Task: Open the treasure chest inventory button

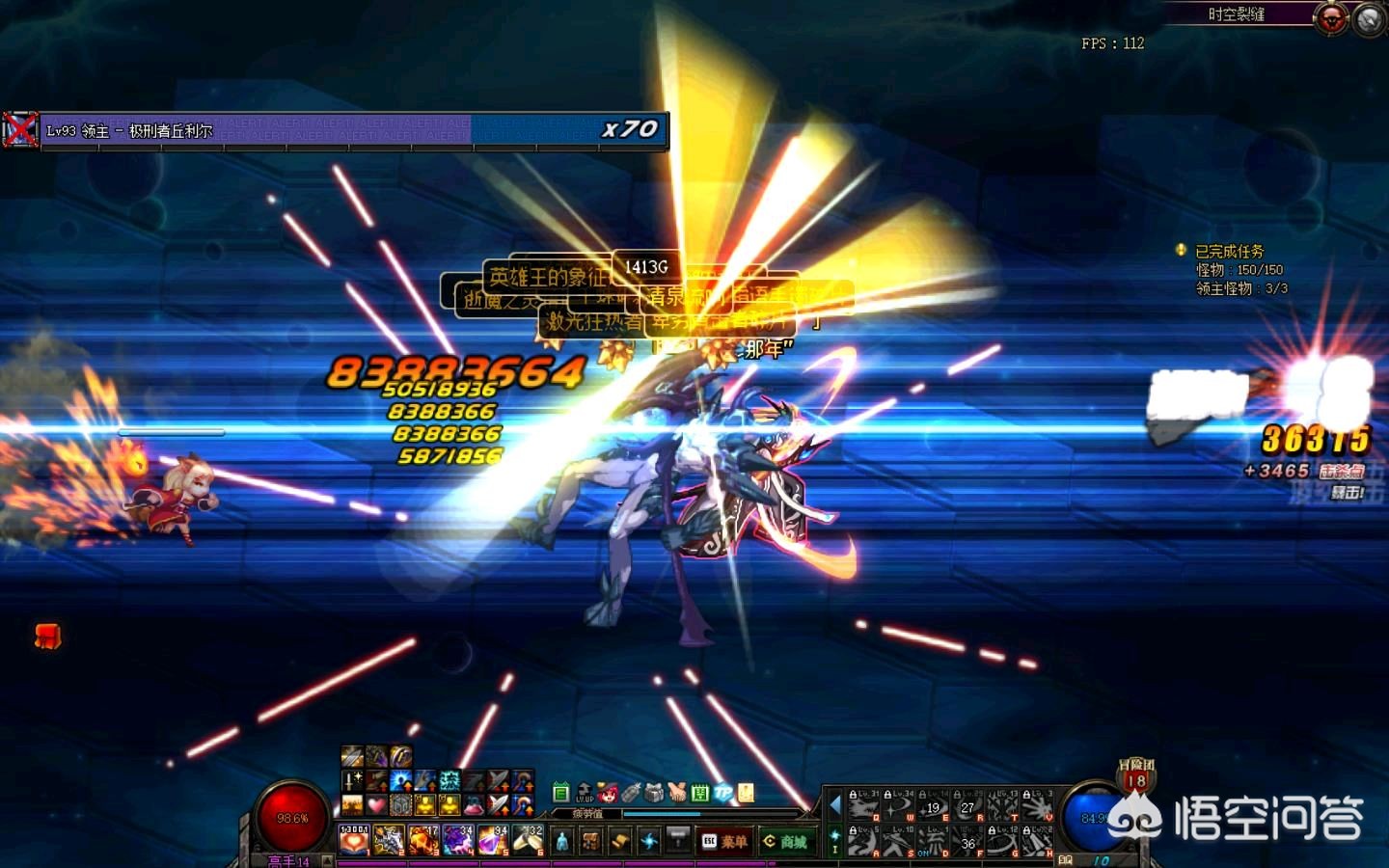Action: pos(590,841)
